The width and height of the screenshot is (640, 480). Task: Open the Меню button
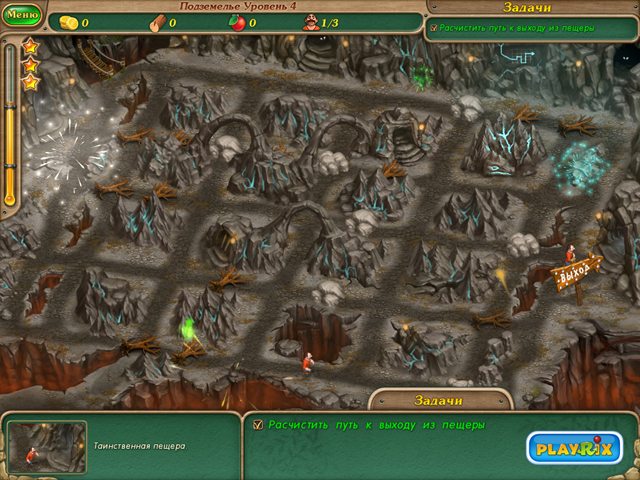click(21, 15)
